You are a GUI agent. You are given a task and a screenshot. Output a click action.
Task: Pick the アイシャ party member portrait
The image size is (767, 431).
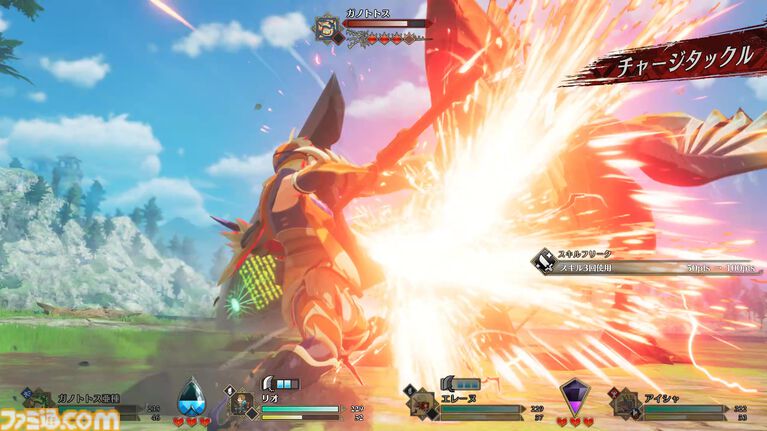627,402
